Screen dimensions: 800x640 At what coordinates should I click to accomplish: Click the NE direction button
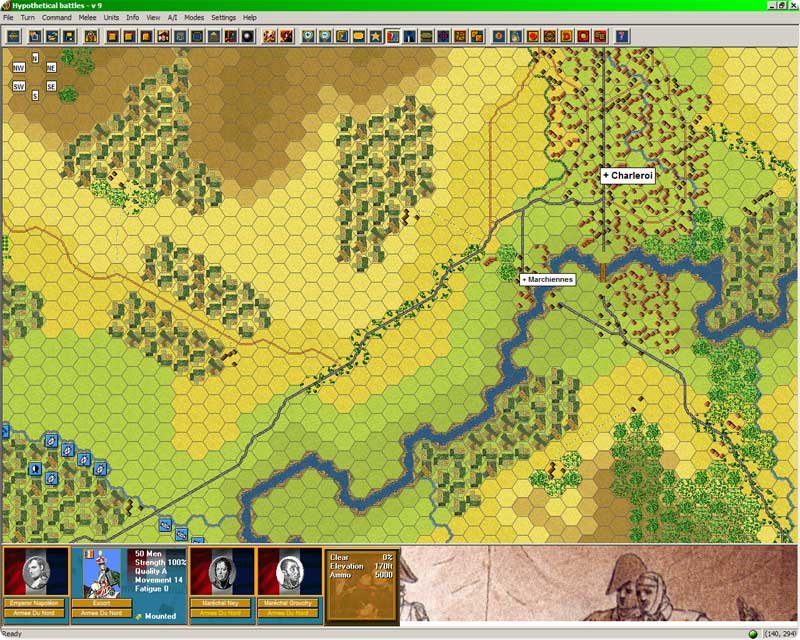pyautogui.click(x=51, y=68)
